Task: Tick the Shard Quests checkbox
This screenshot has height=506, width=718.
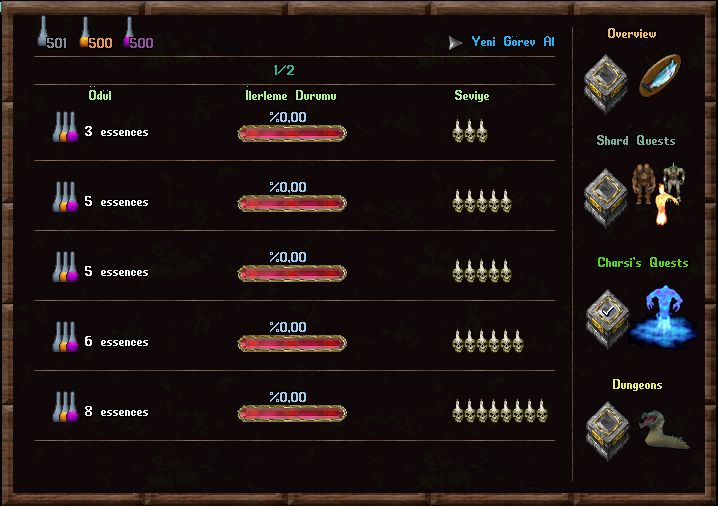Action: coord(607,195)
